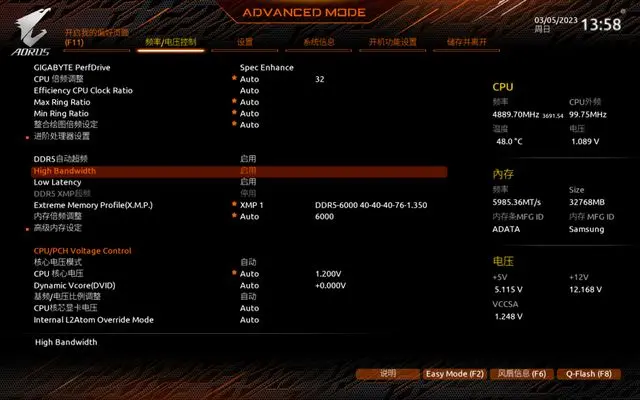Image resolution: width=640 pixels, height=400 pixels.
Task: Switch to Easy Mode
Action: (454, 373)
